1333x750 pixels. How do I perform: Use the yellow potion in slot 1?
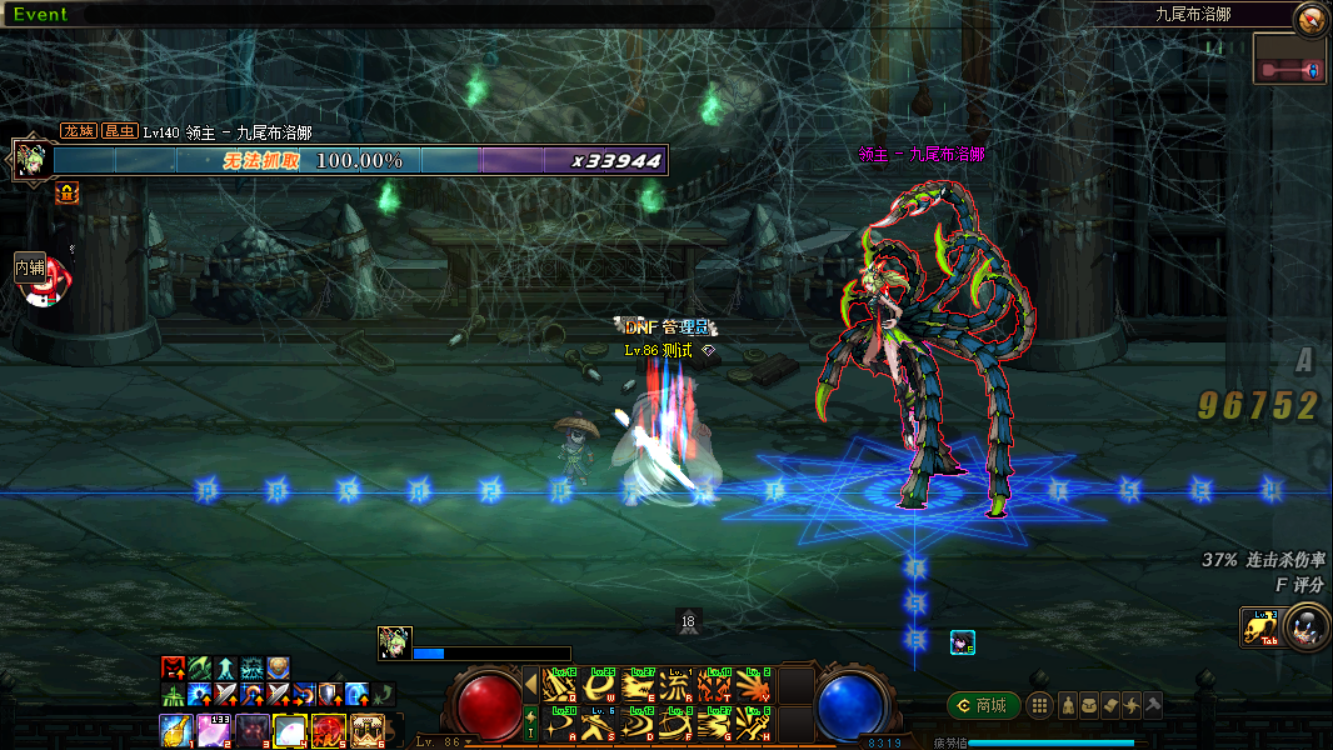[176, 731]
